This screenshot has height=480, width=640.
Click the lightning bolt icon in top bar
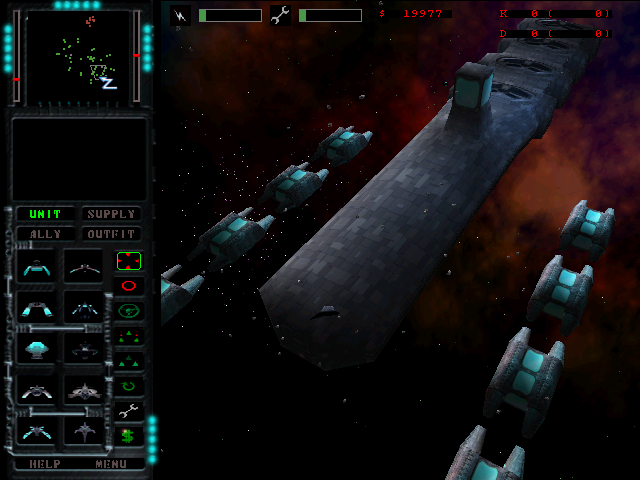coord(180,15)
